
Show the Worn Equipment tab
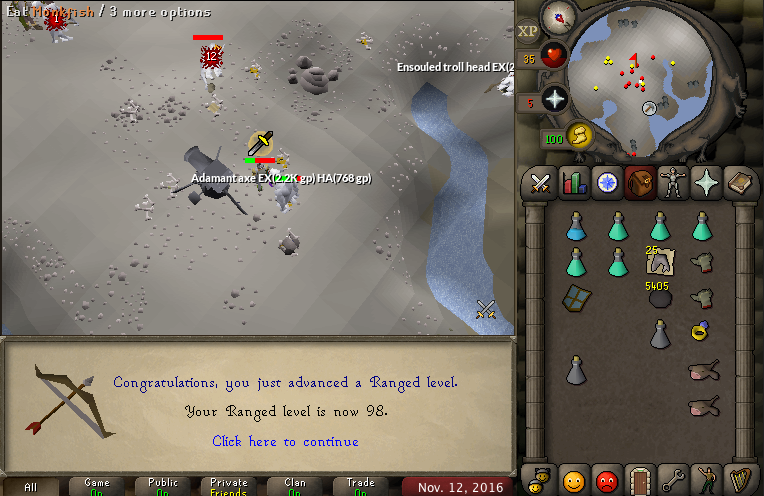click(672, 183)
